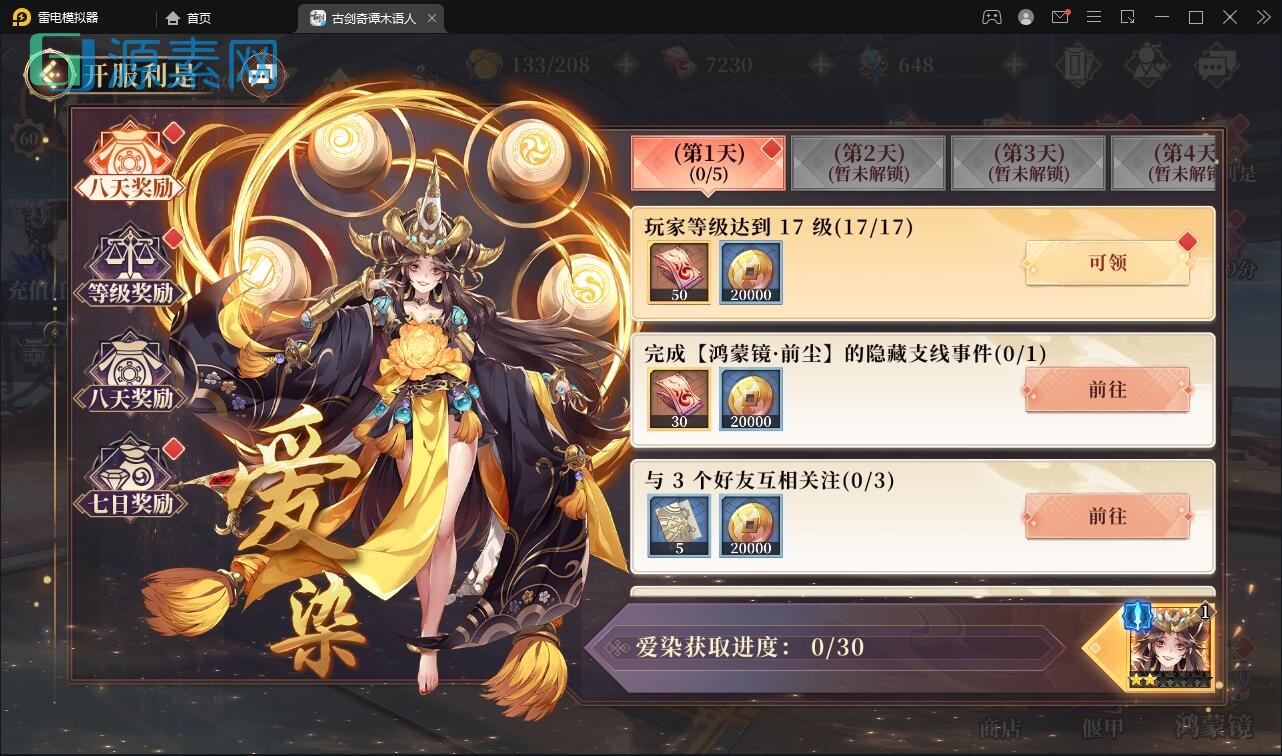Select the 第1天 rewards tab
The image size is (1282, 756).
pos(708,162)
